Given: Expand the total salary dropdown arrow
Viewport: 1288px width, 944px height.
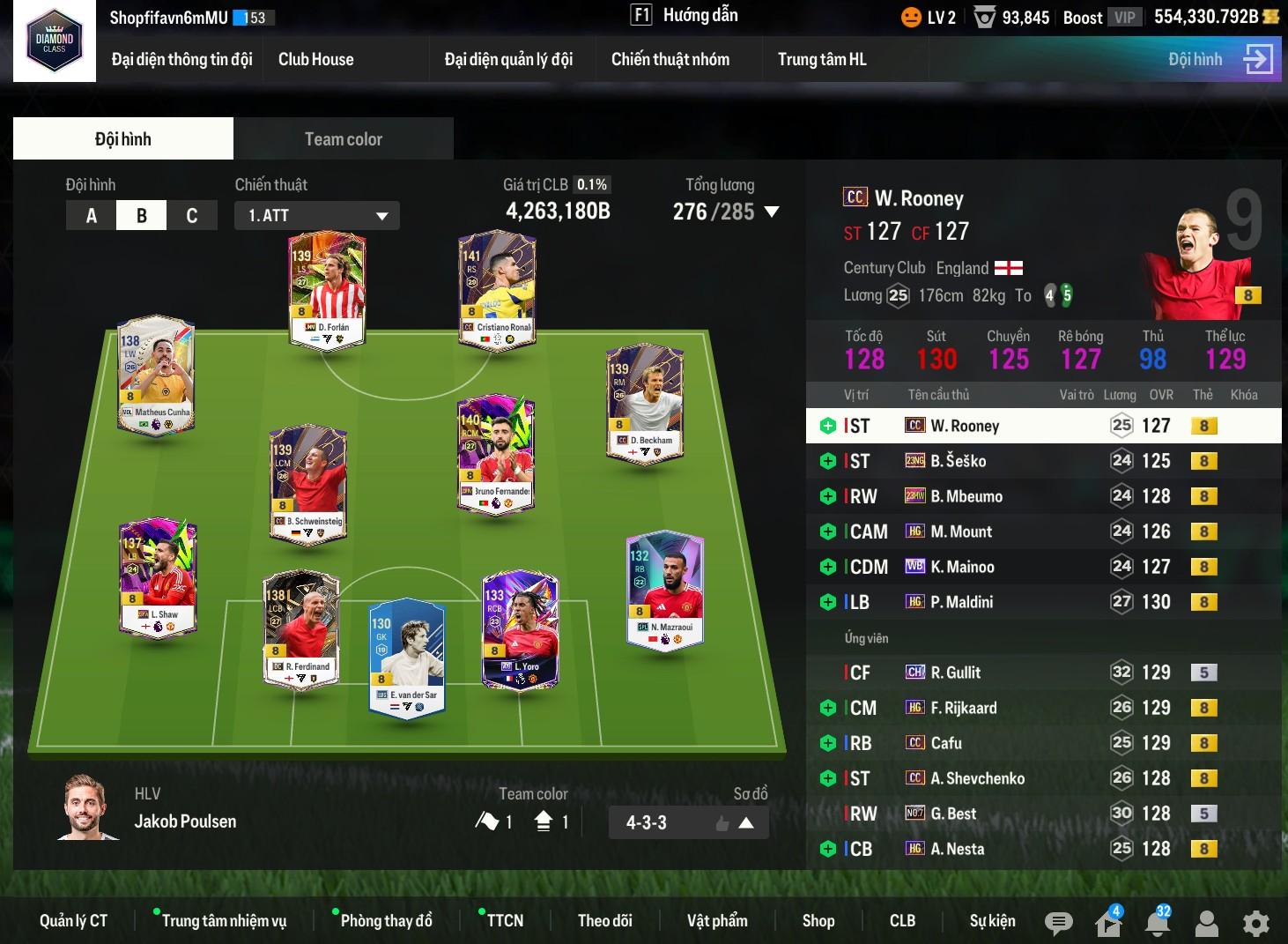Looking at the screenshot, I should click(x=772, y=212).
